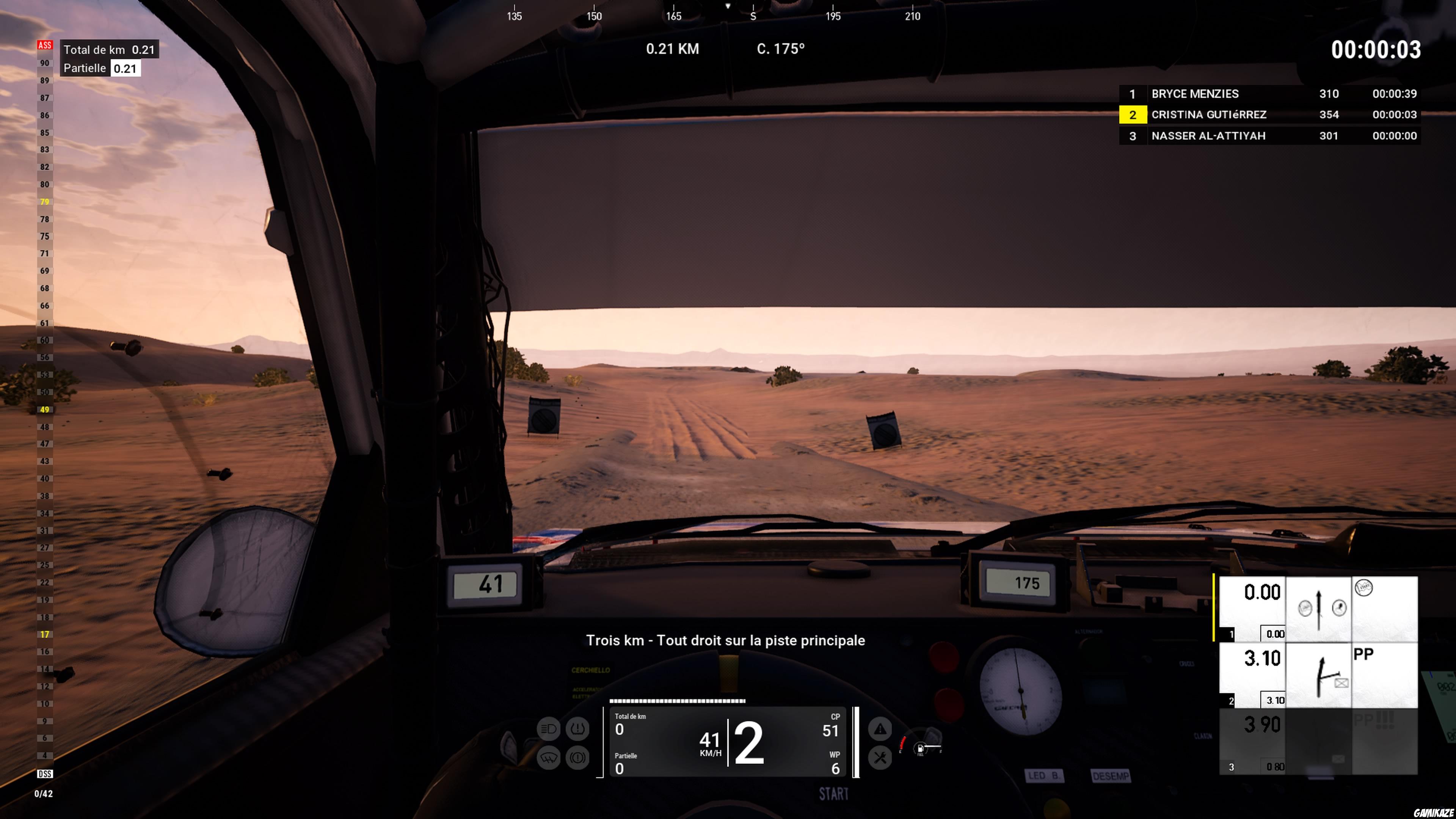Click the crossed tools repair icon
The height and width of the screenshot is (819, 1456).
881,758
